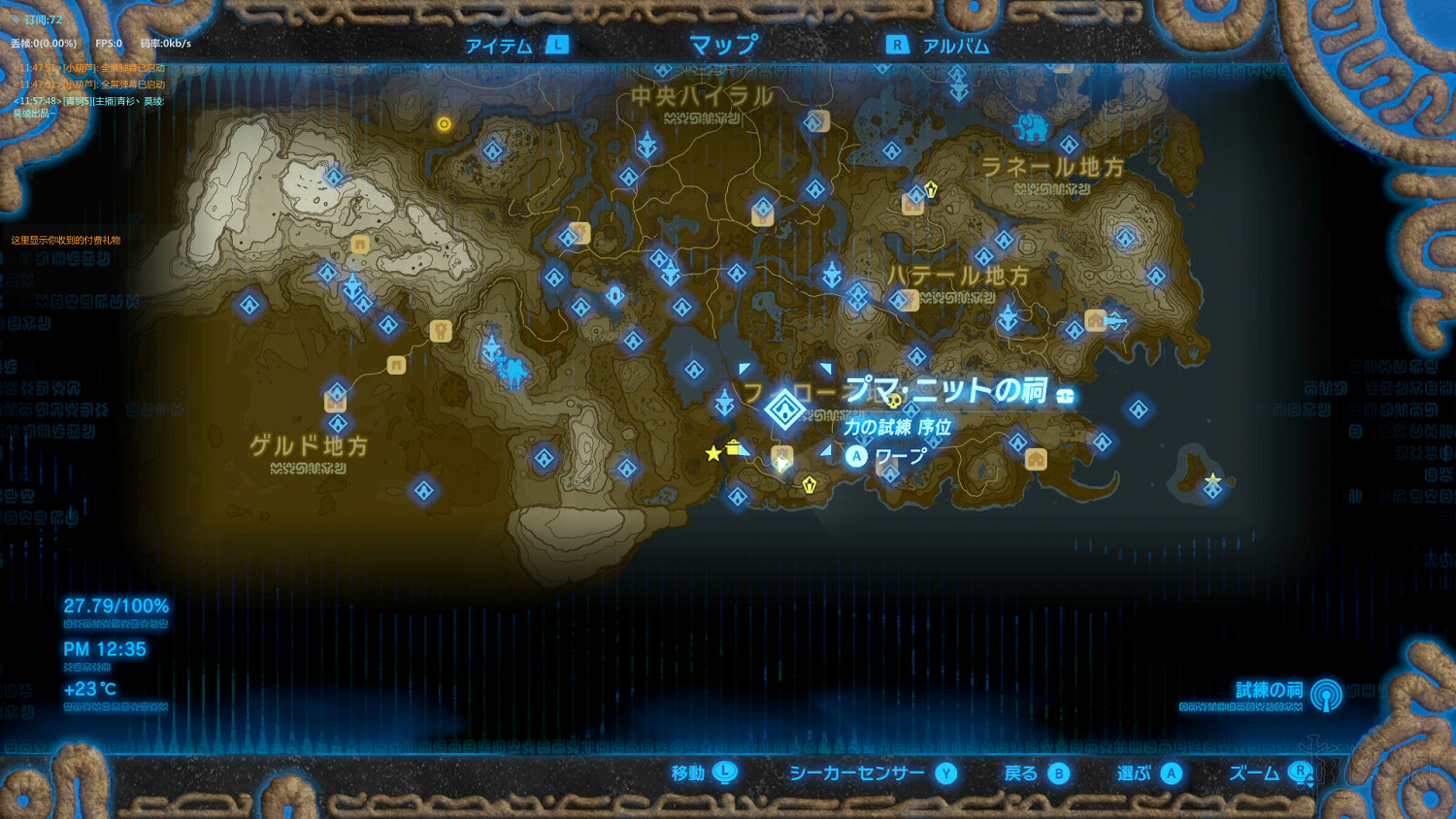Viewport: 1456px width, 819px height.
Task: Click the 27.79/100% battery progress readout
Action: (x=116, y=605)
